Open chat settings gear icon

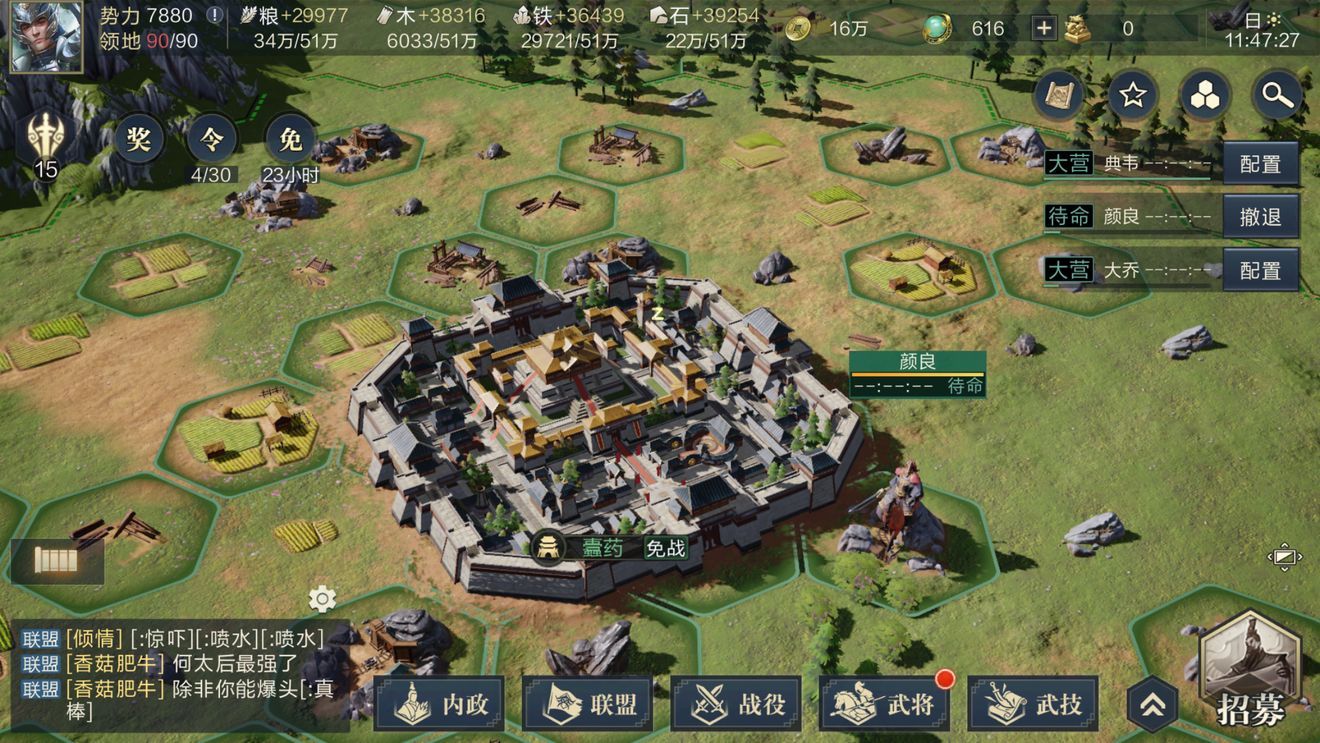pyautogui.click(x=322, y=599)
